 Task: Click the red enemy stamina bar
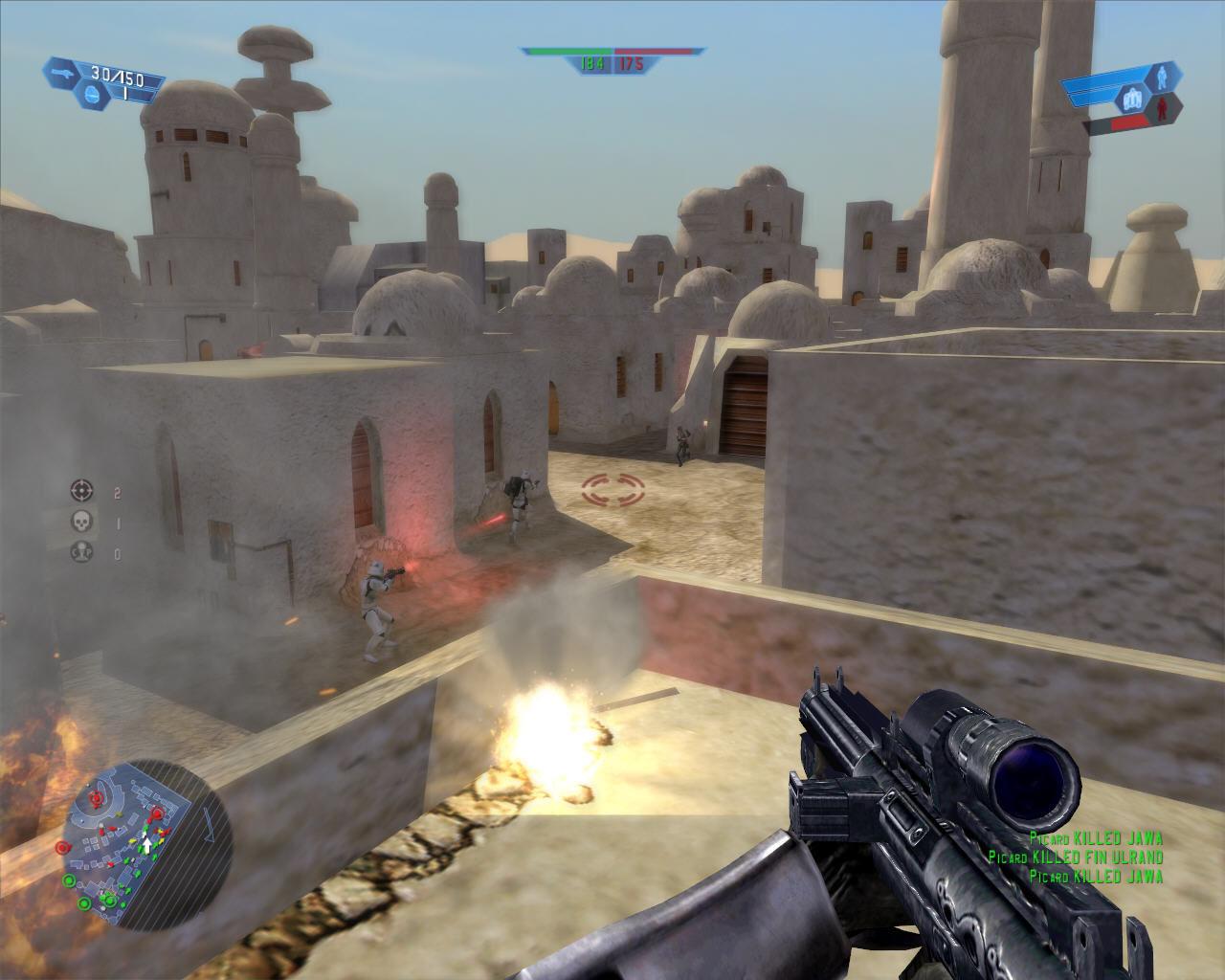(1129, 122)
